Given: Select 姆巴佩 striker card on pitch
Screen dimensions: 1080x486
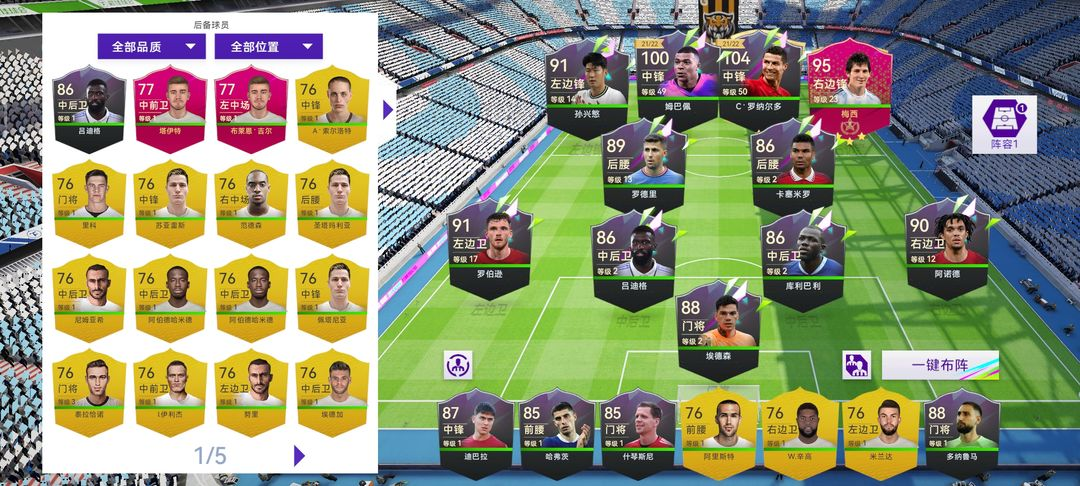Looking at the screenshot, I should pos(677,80).
